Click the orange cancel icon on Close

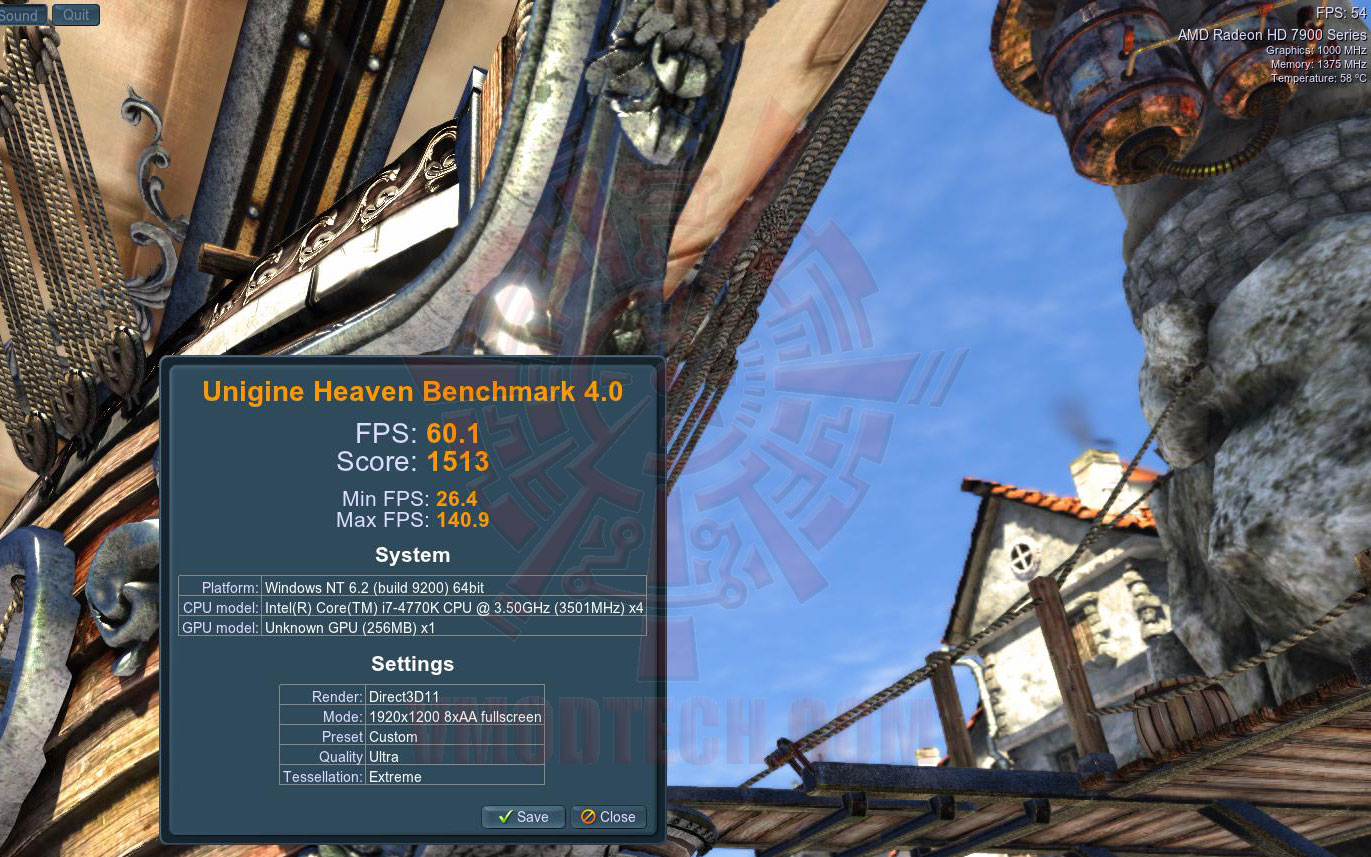click(x=589, y=817)
